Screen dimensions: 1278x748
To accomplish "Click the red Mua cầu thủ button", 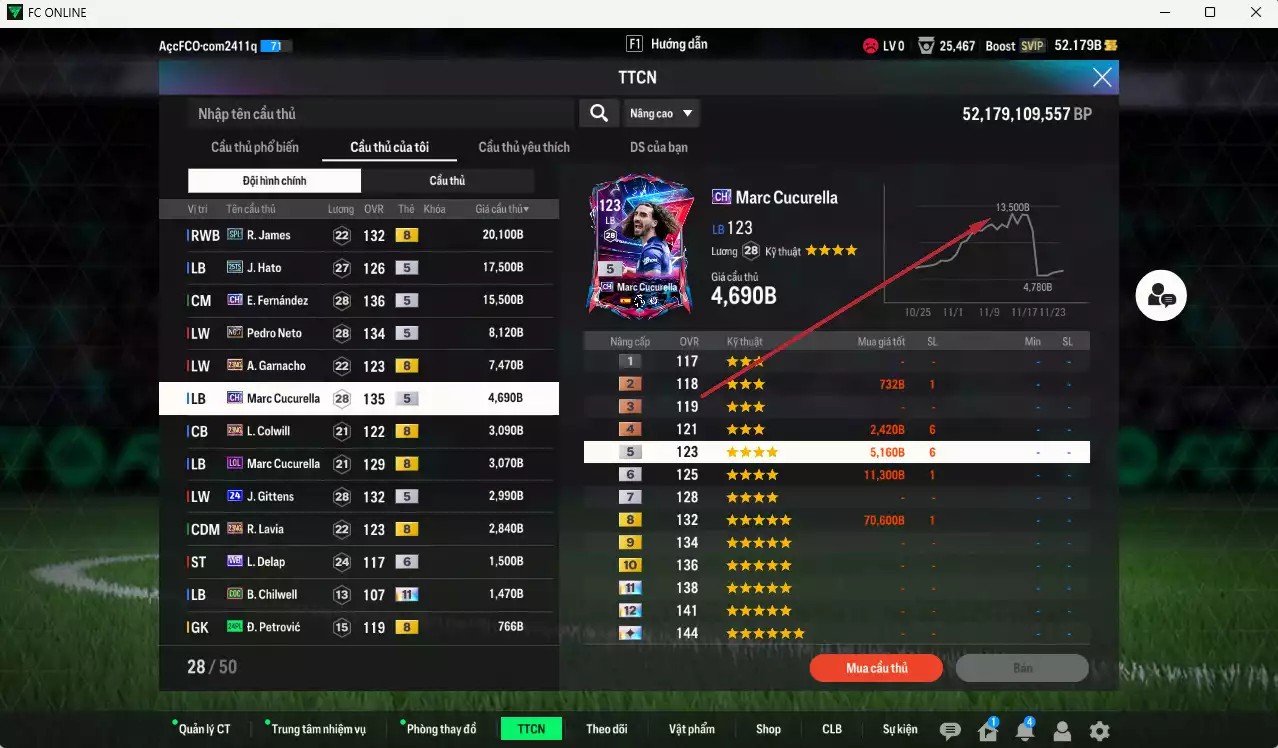I will pyautogui.click(x=876, y=668).
